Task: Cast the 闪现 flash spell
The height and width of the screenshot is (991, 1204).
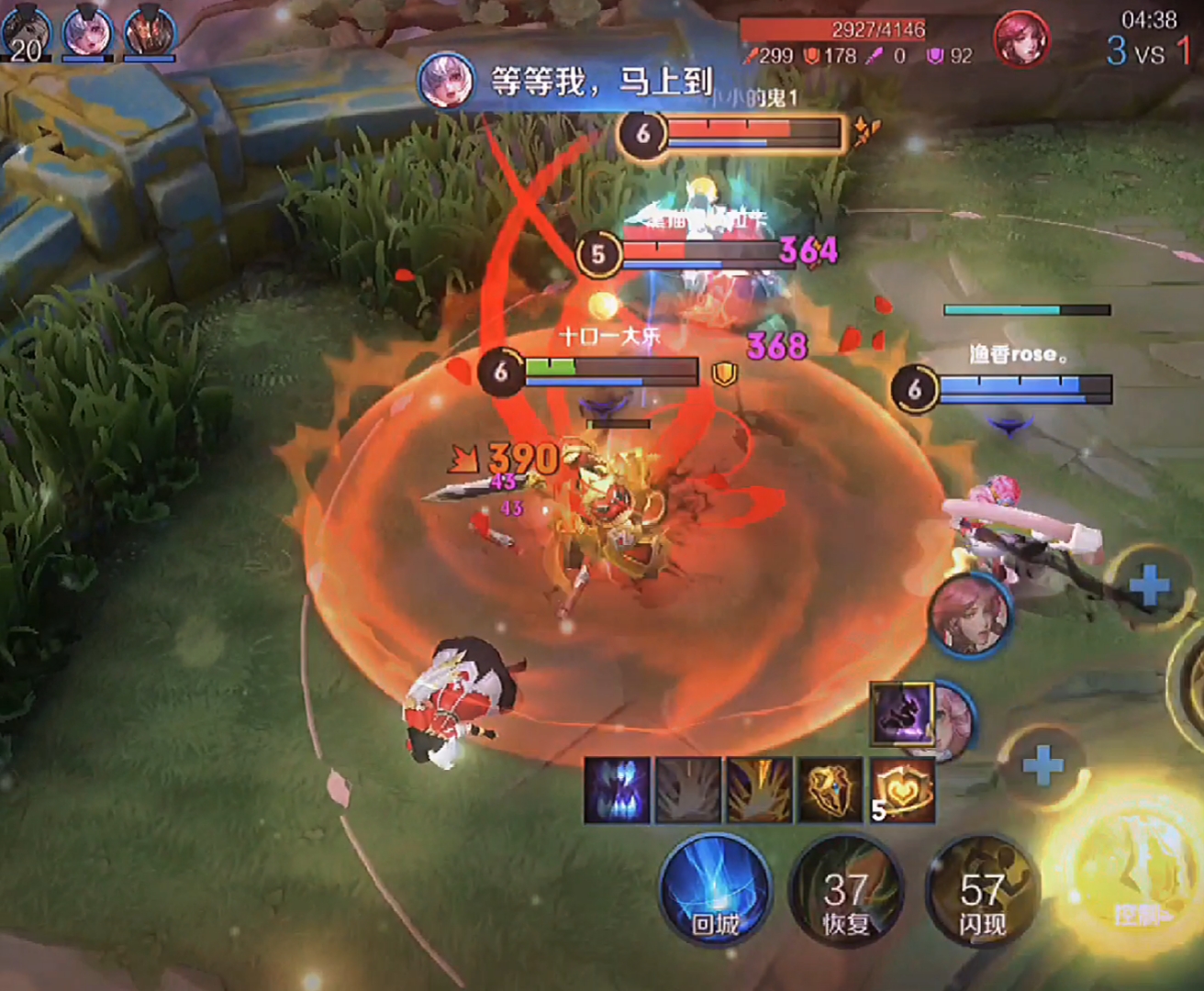Action: 981,892
